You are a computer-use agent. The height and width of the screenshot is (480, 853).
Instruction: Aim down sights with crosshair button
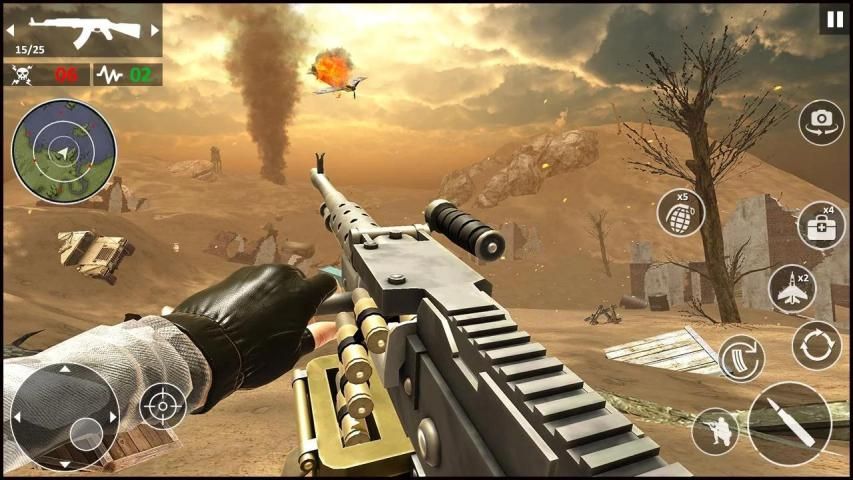click(162, 406)
